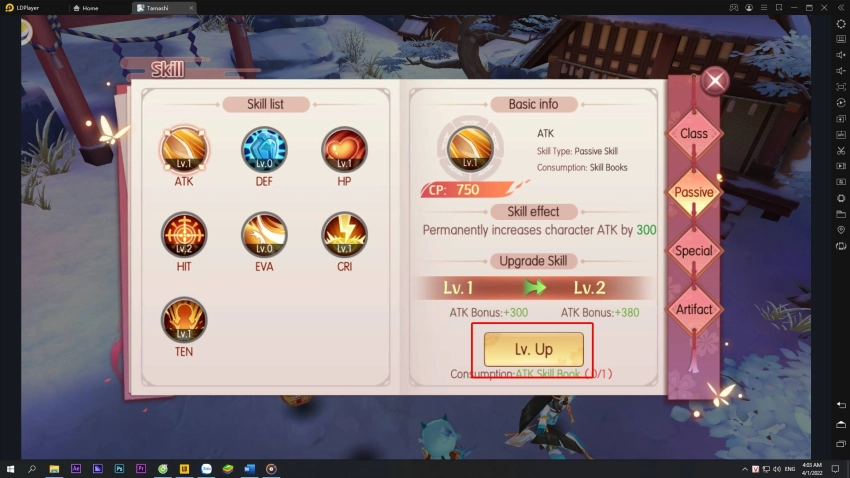This screenshot has width=850, height=478.
Task: Switch to the Class tab
Action: (x=694, y=134)
